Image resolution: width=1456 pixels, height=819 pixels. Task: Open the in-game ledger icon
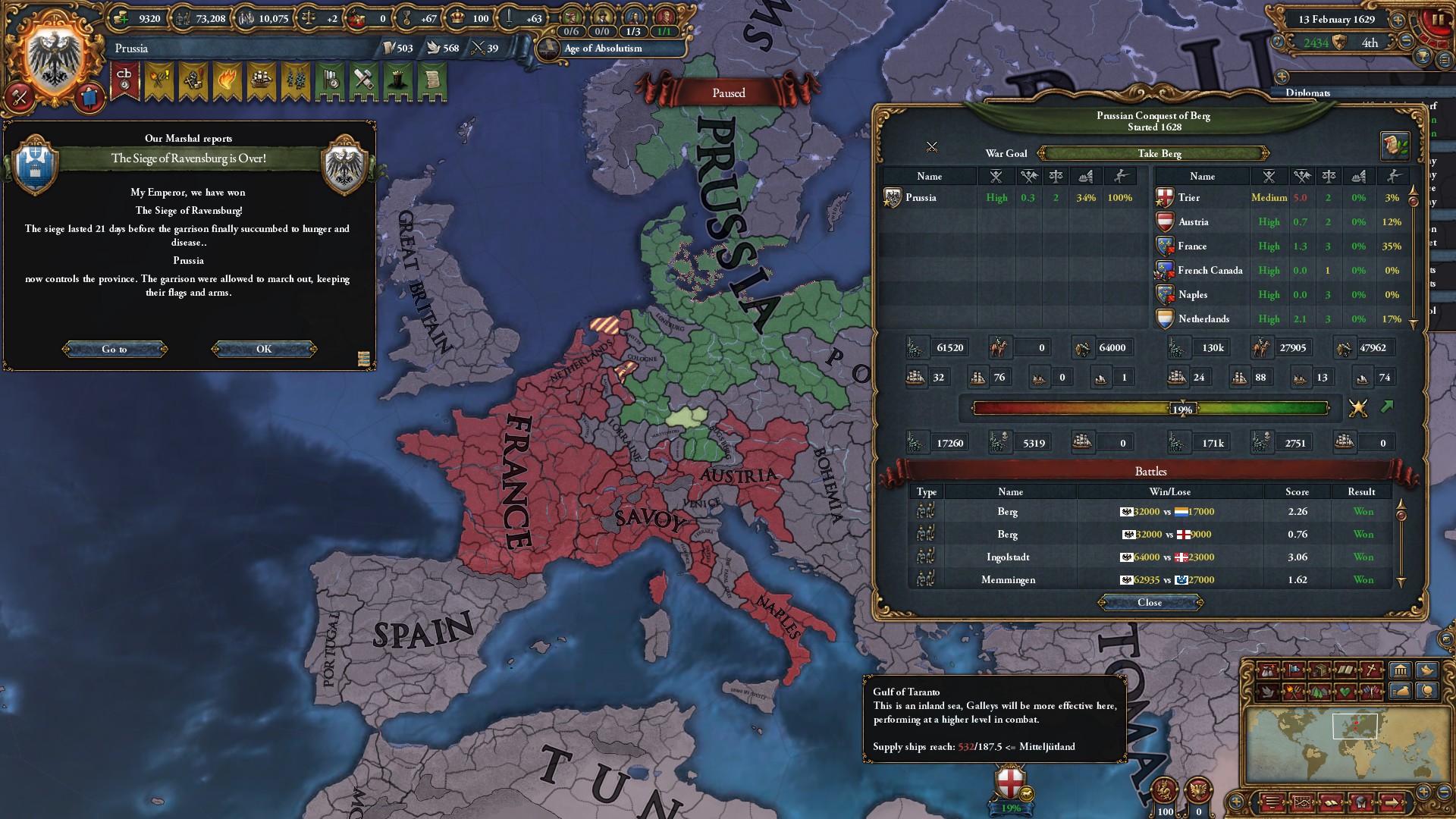(x=1445, y=61)
